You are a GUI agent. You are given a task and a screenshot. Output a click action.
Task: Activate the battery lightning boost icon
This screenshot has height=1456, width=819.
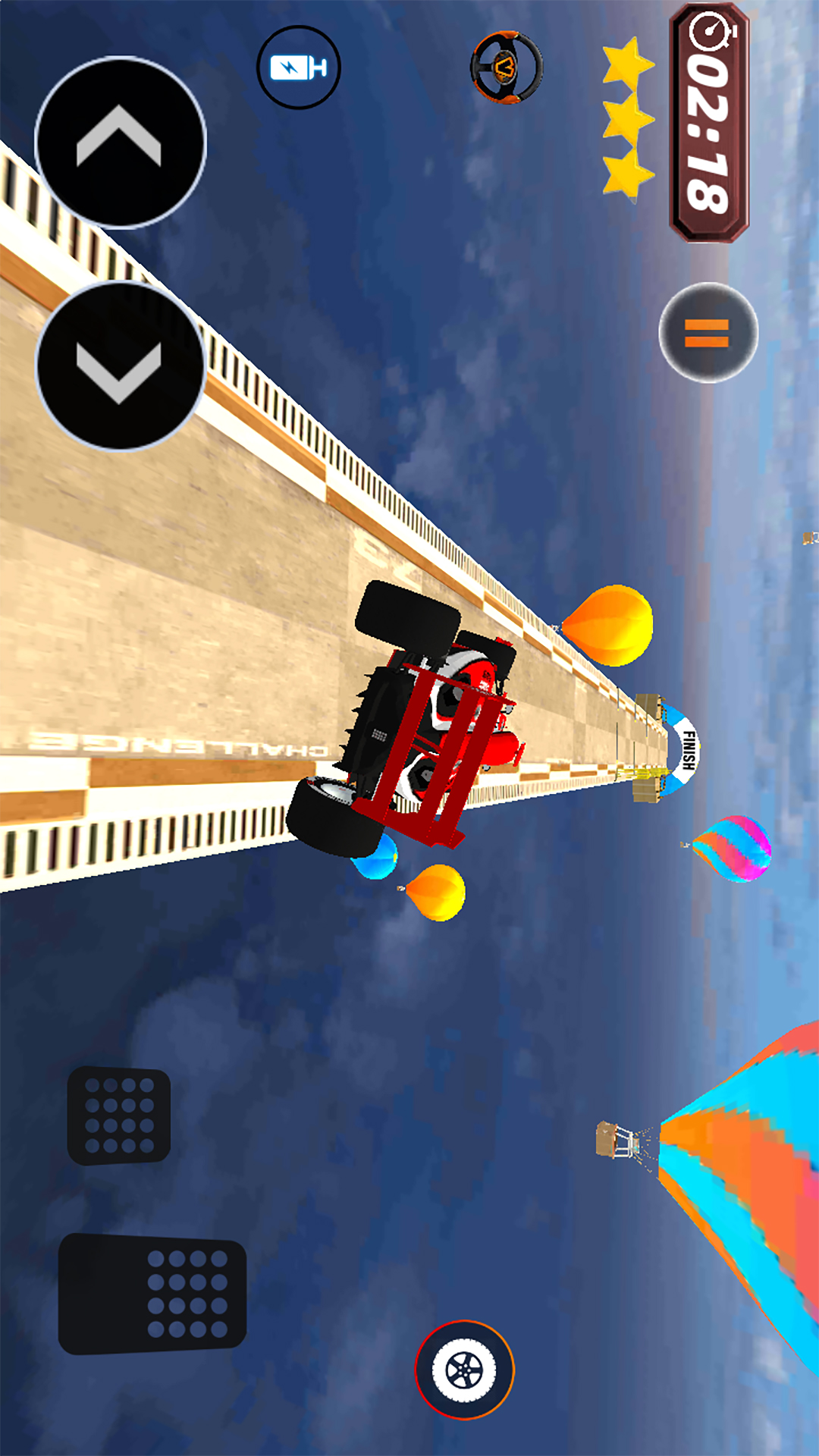pos(299,67)
